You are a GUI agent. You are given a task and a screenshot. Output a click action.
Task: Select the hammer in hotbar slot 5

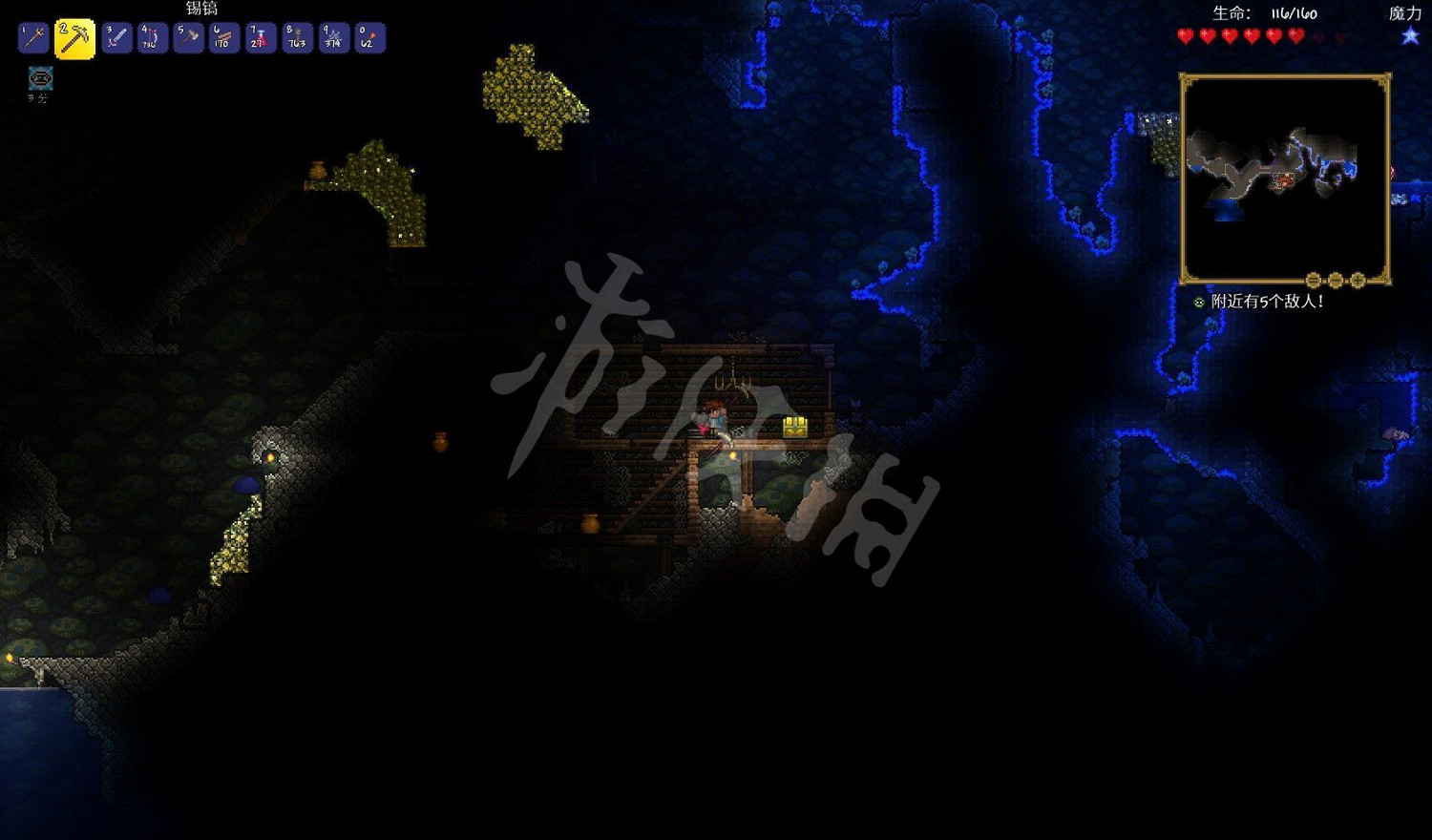[x=187, y=38]
